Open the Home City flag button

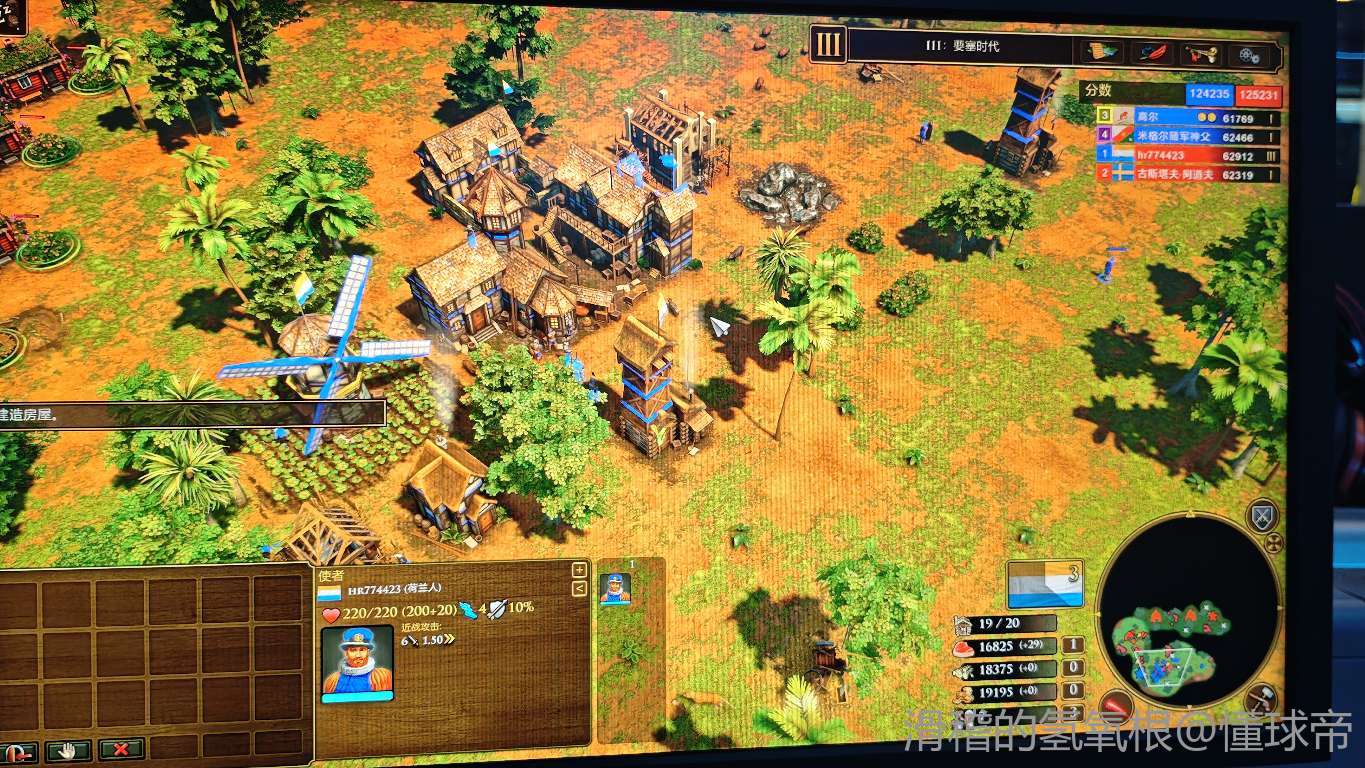tap(1045, 585)
